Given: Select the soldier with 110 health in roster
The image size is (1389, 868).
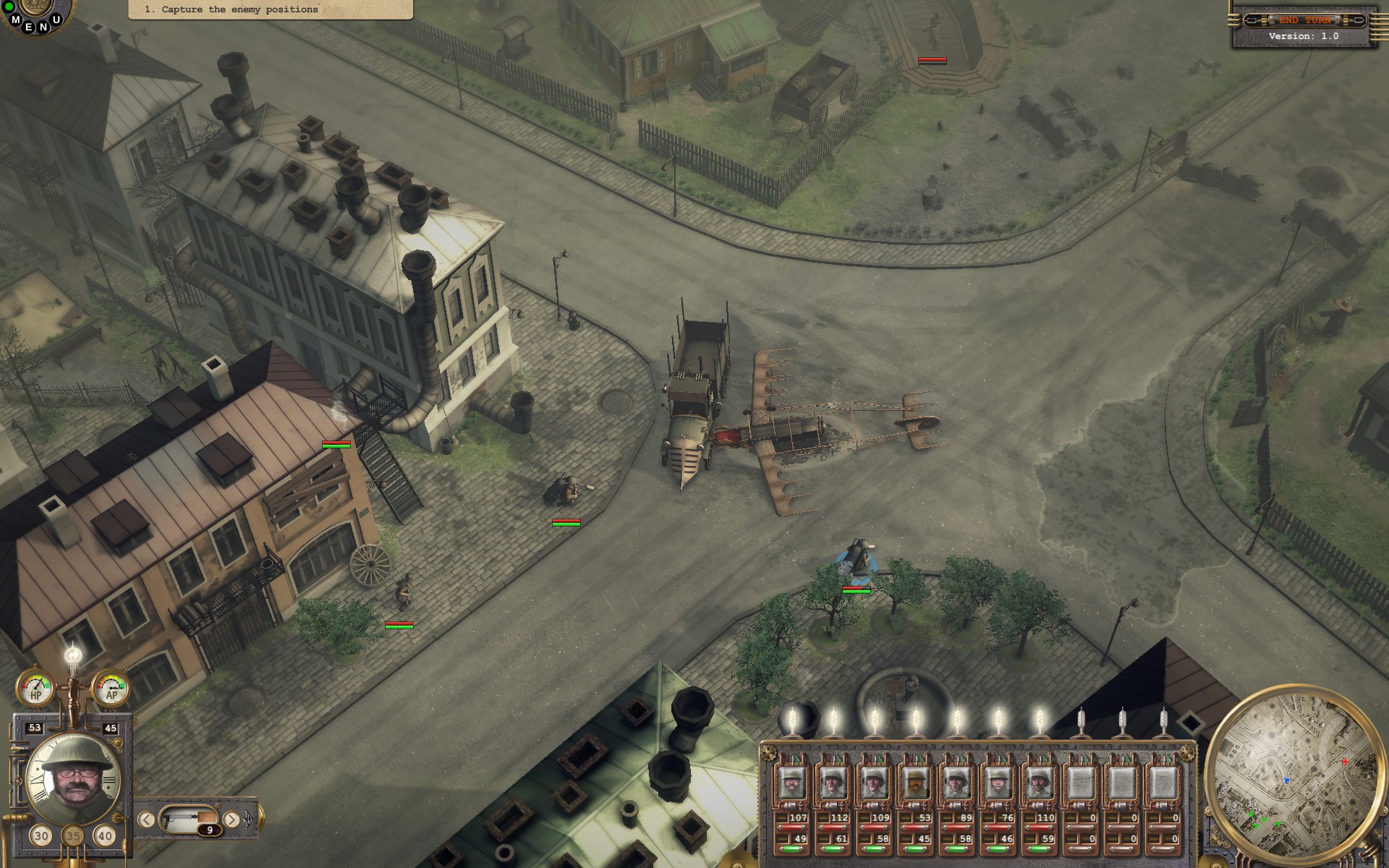Looking at the screenshot, I should 1040,783.
